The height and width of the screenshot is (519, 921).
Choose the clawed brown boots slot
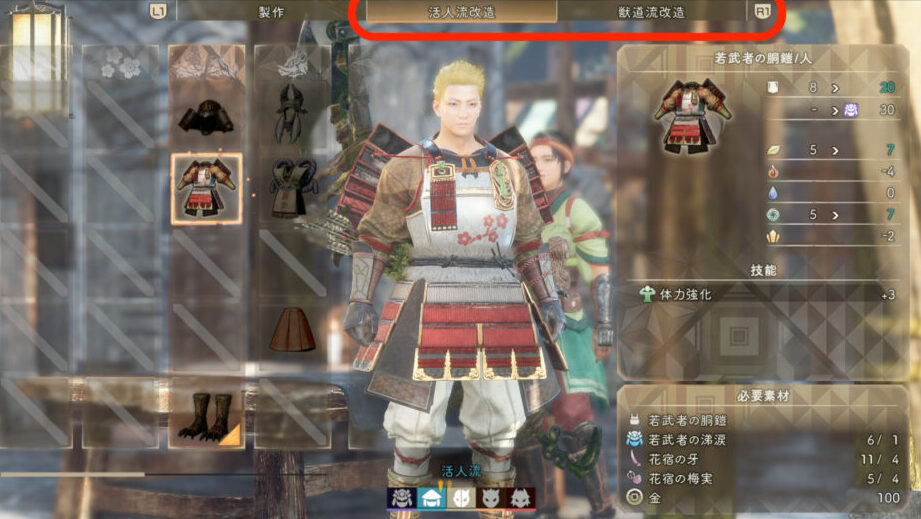point(206,415)
